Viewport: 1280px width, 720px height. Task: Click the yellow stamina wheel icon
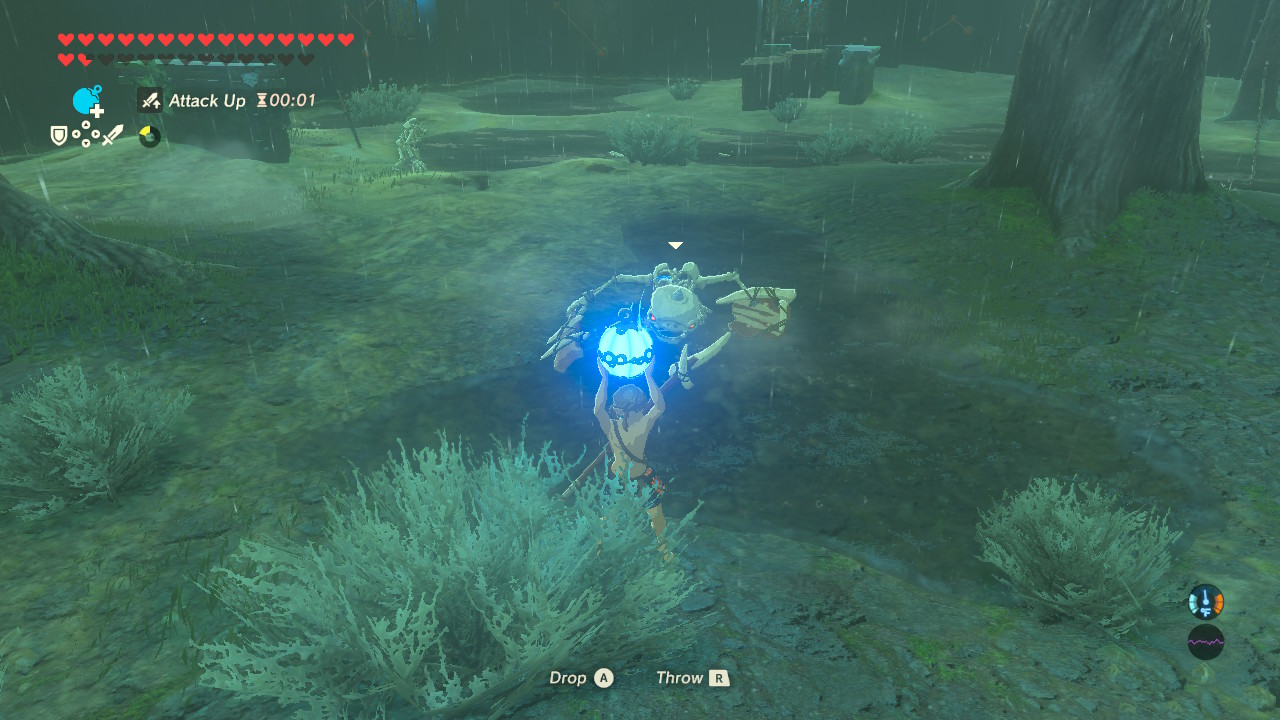tap(148, 135)
